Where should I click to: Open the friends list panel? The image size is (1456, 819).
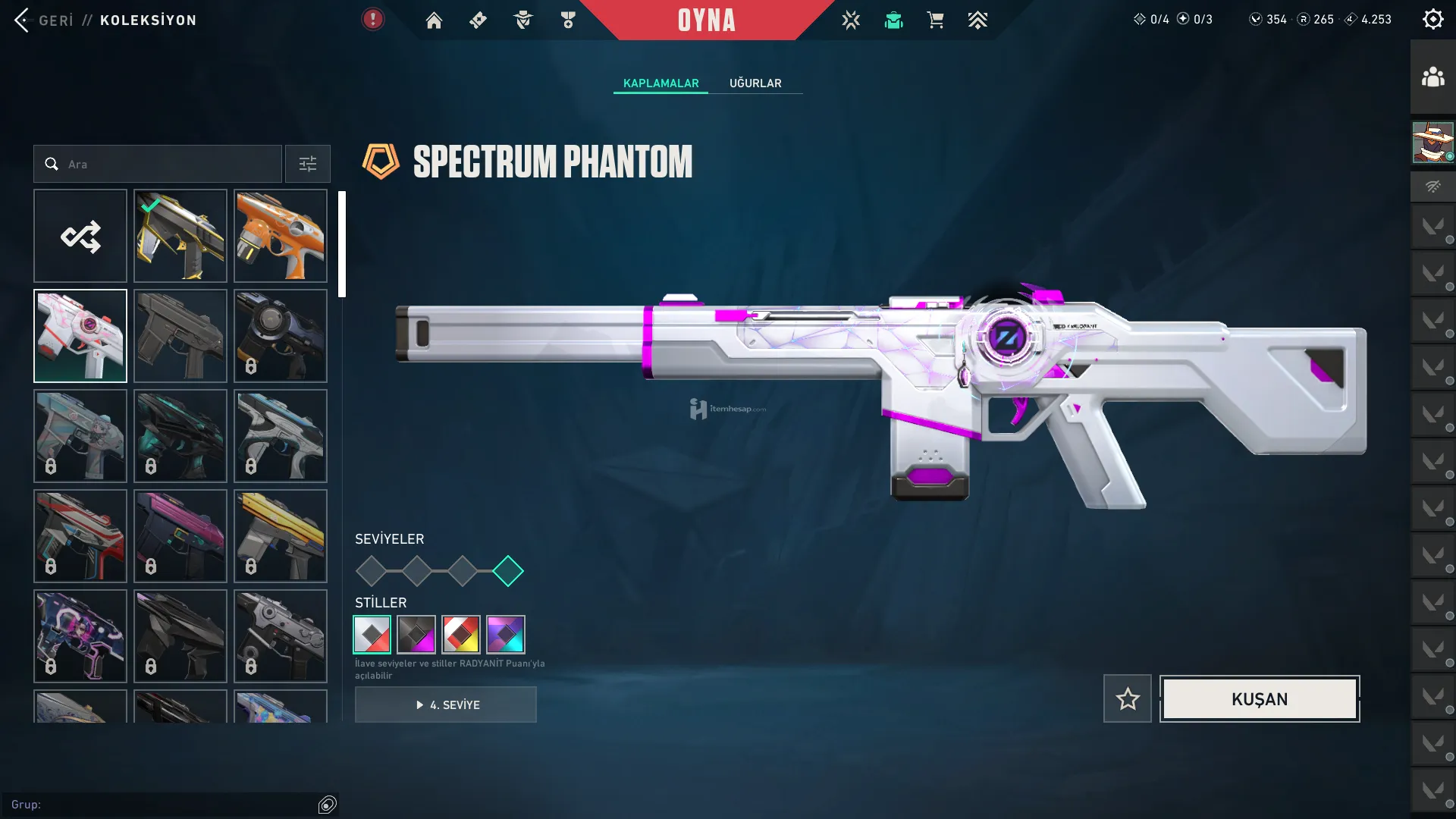pyautogui.click(x=1432, y=77)
